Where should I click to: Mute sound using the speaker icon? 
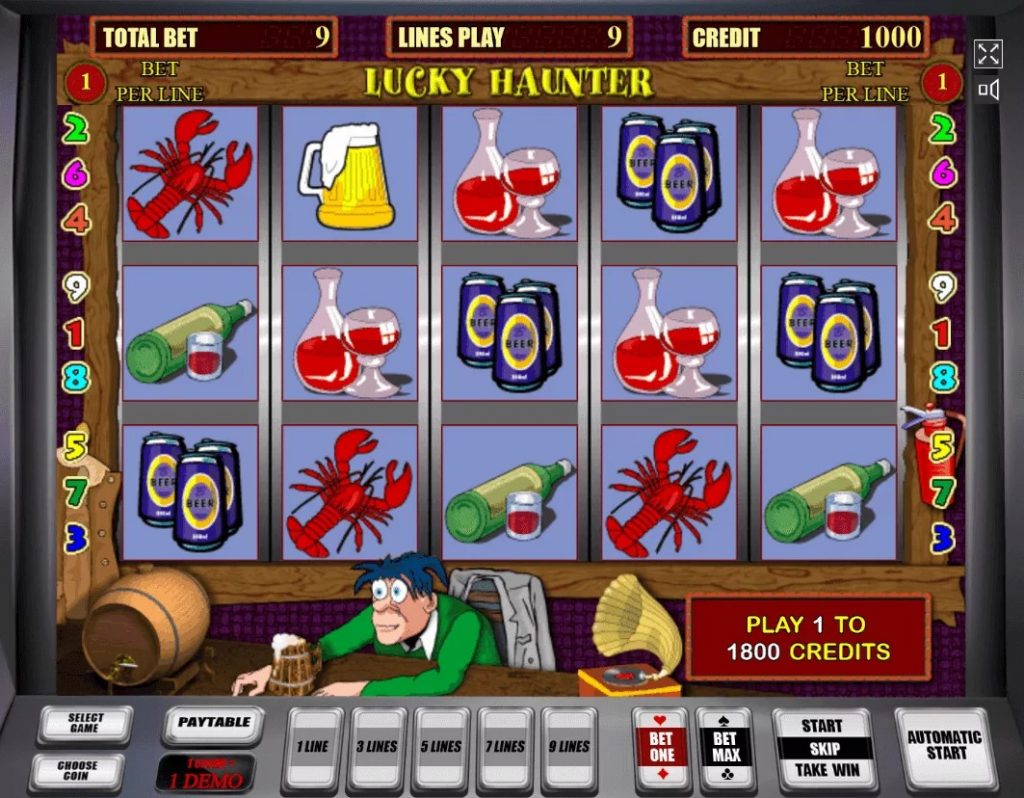988,91
